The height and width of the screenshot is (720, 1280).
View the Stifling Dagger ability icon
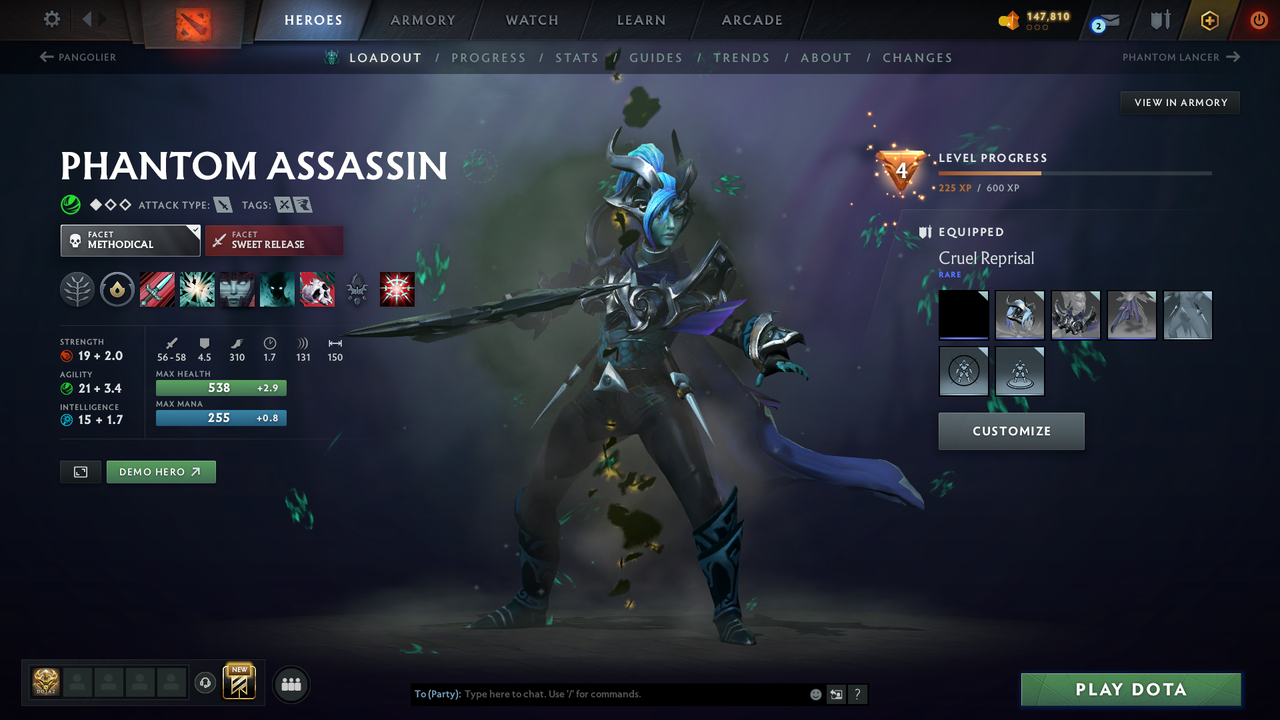157,289
